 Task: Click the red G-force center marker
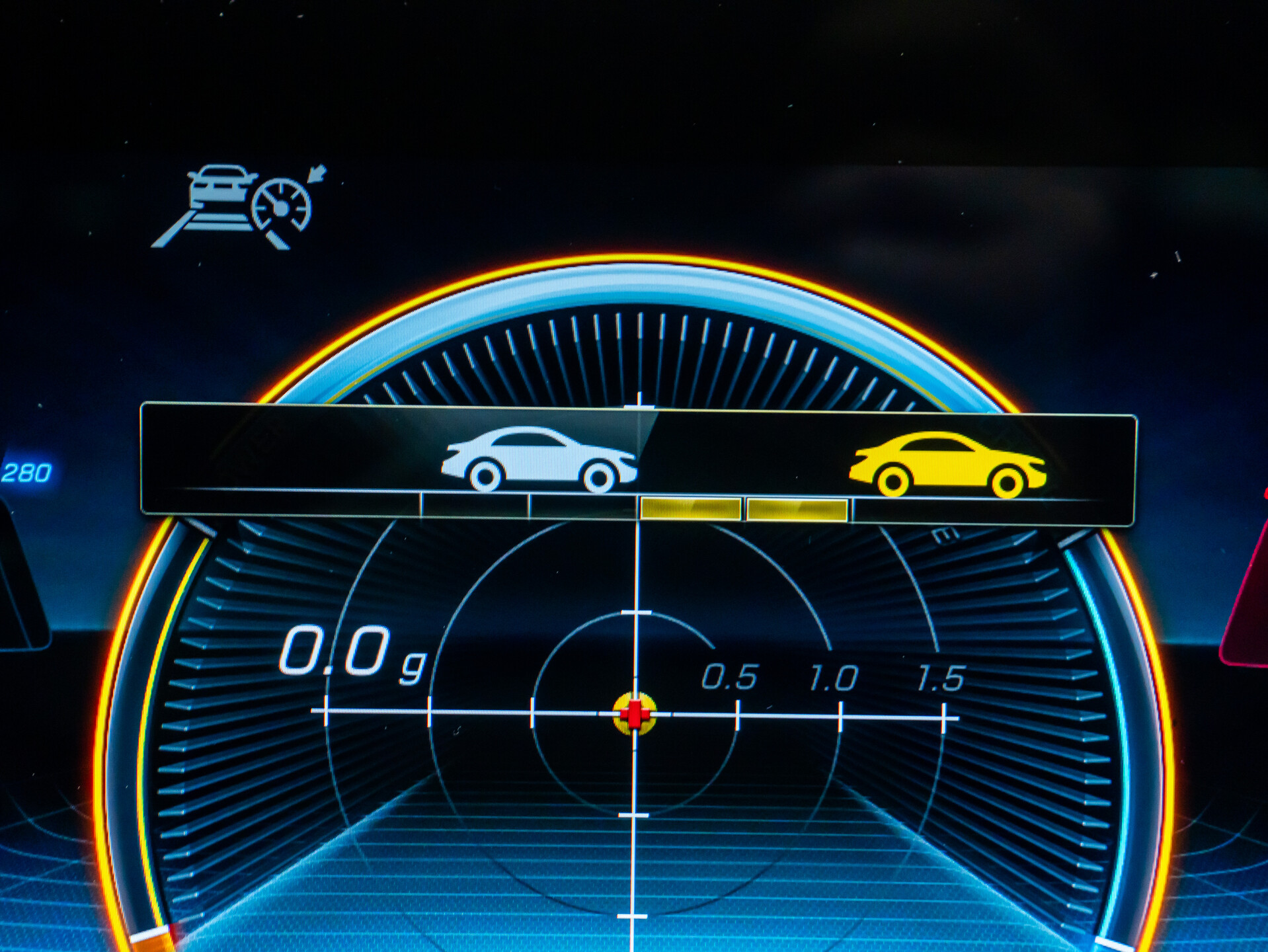pyautogui.click(x=635, y=714)
